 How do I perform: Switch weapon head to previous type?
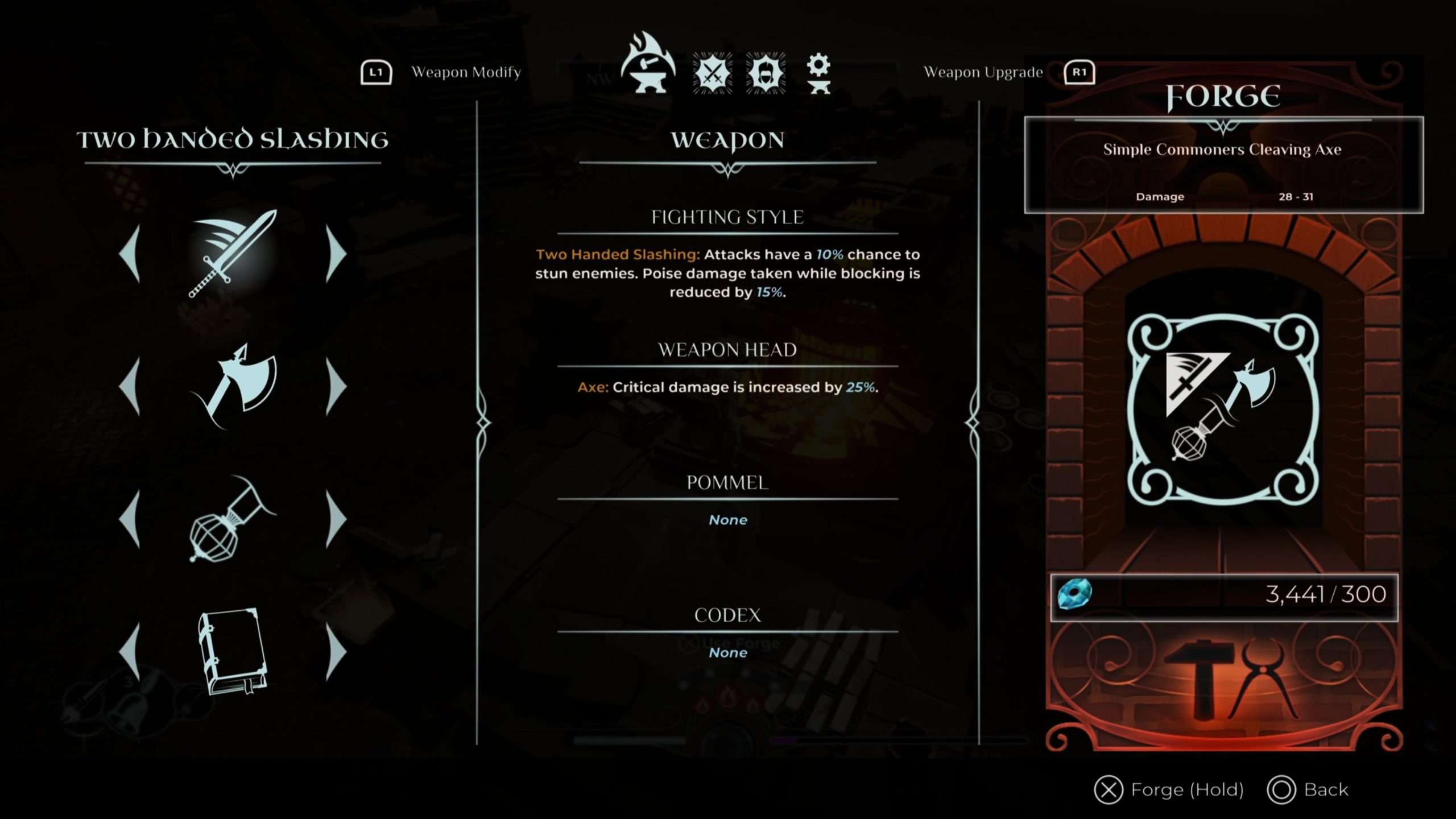130,387
